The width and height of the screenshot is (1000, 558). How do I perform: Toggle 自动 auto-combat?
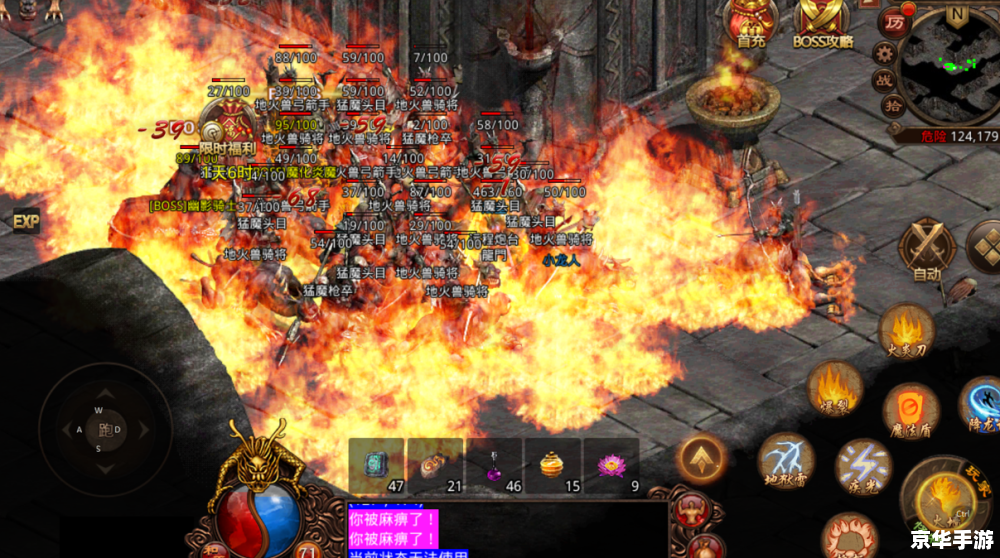(927, 250)
